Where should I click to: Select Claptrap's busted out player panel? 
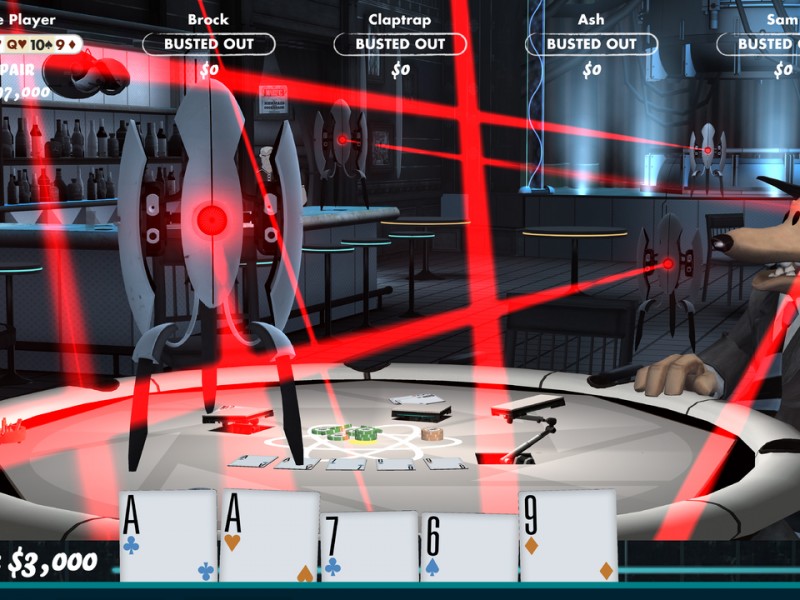(400, 44)
